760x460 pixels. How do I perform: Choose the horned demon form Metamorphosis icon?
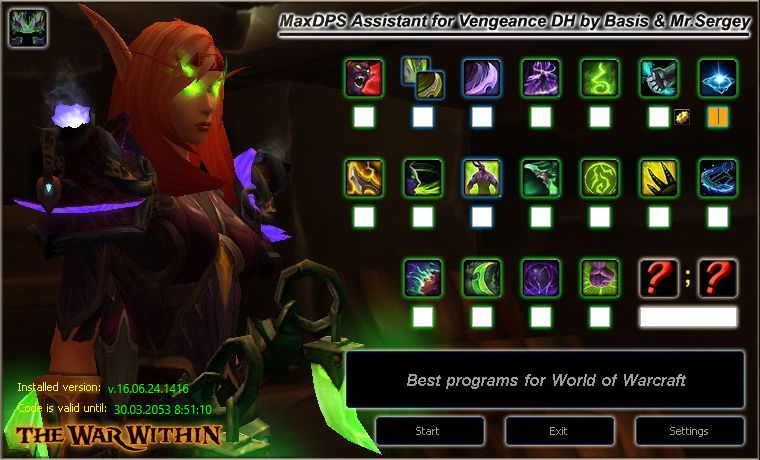point(482,177)
